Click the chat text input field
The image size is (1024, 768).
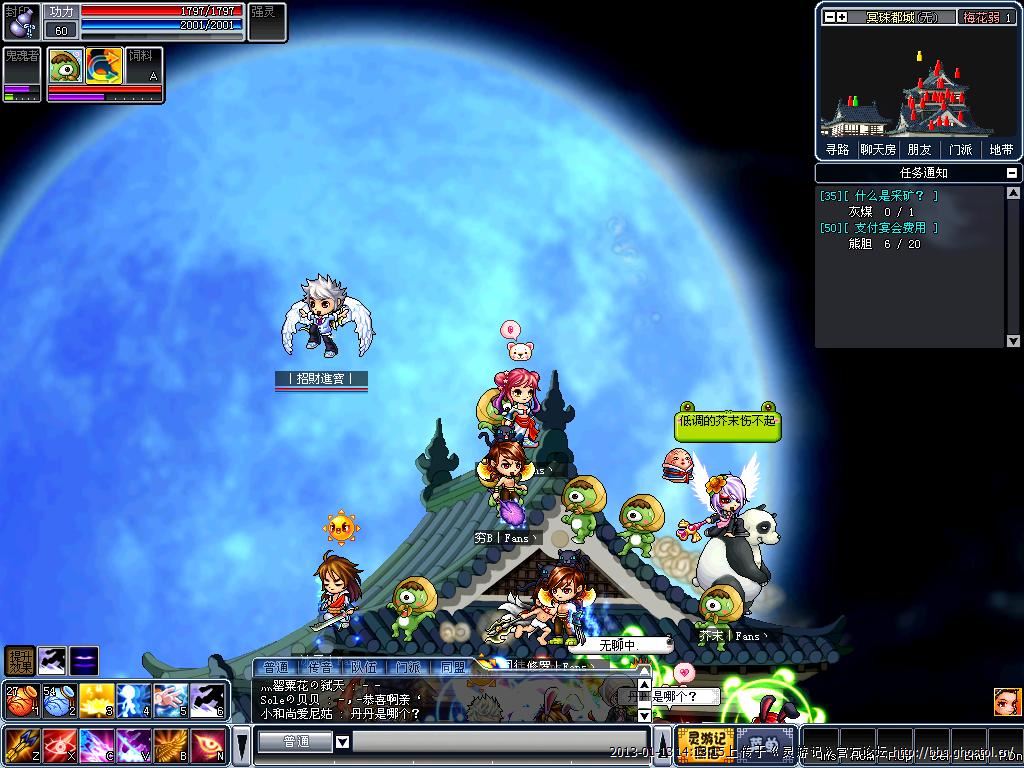click(500, 742)
